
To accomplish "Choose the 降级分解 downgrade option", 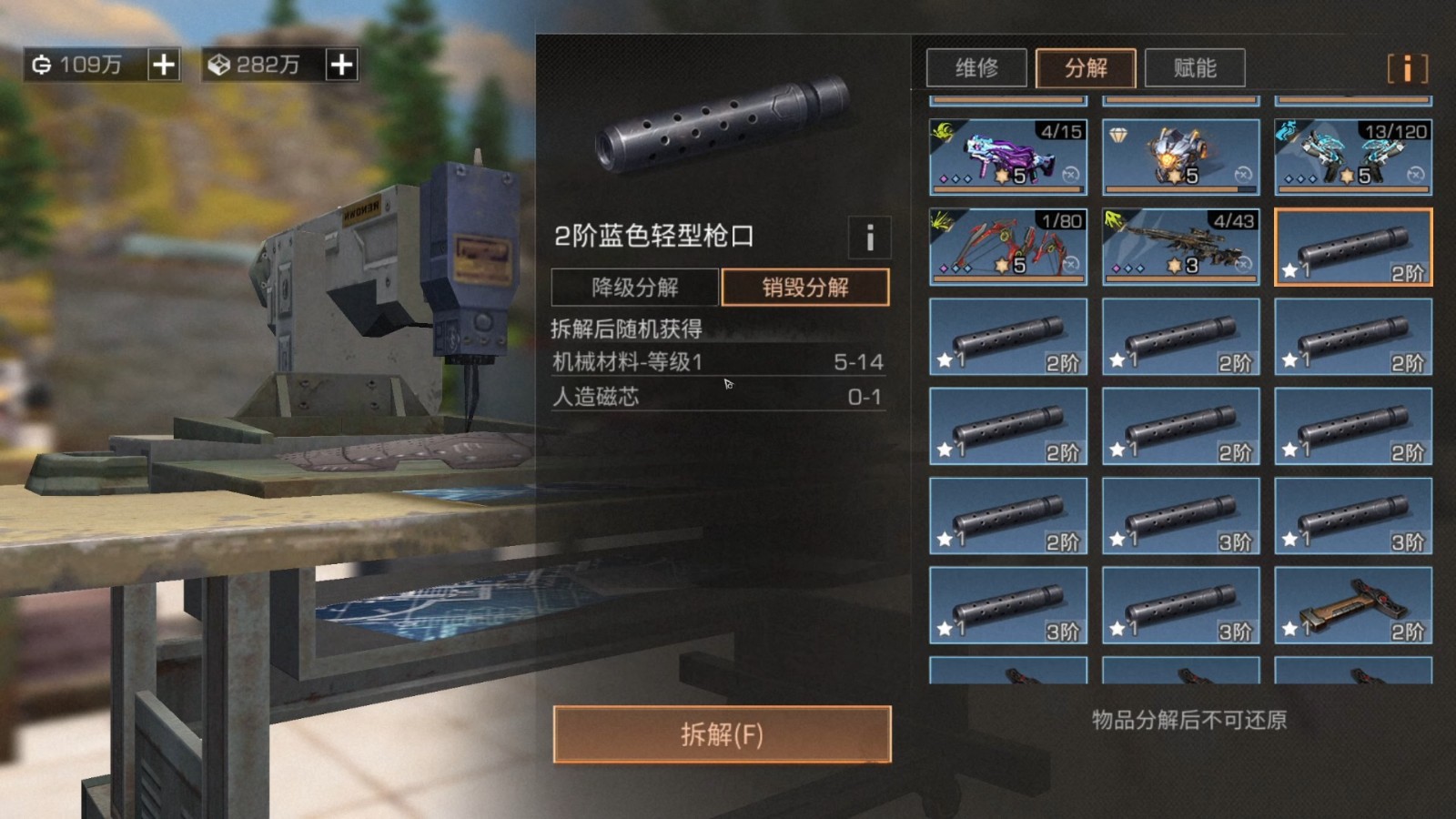I will pos(635,288).
